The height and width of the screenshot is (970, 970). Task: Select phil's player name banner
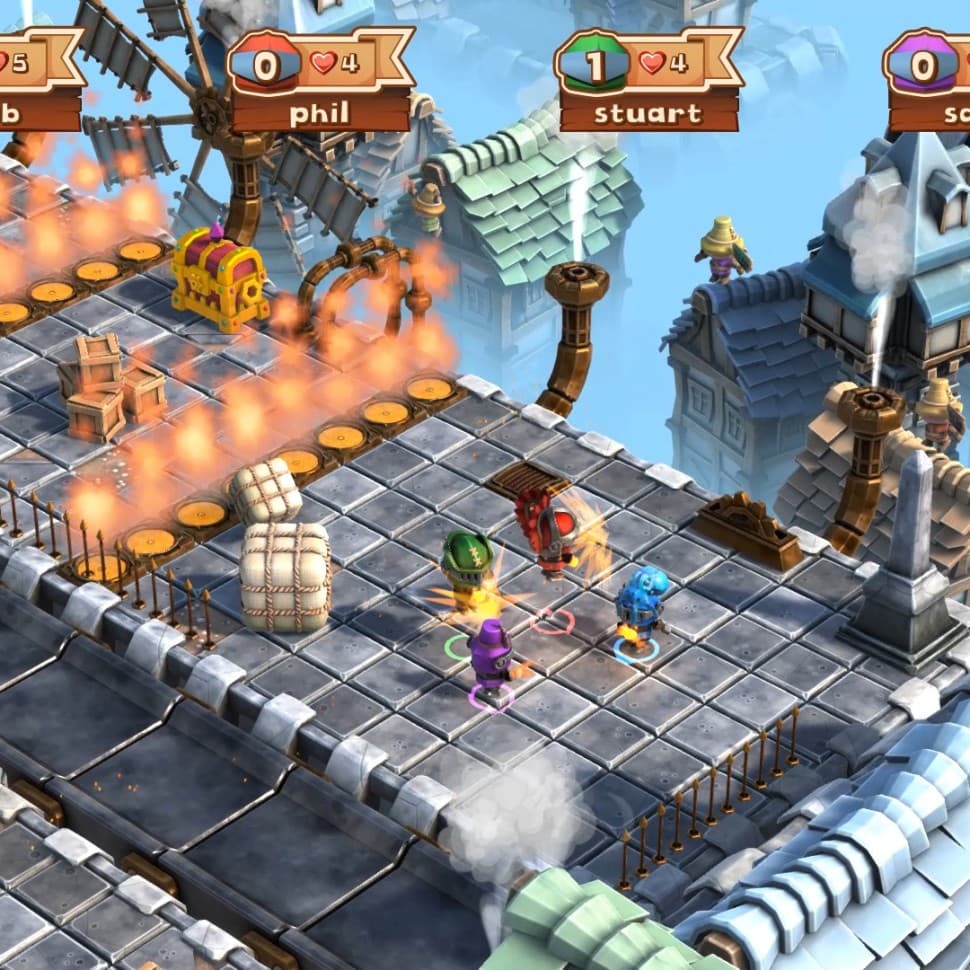pyautogui.click(x=320, y=112)
